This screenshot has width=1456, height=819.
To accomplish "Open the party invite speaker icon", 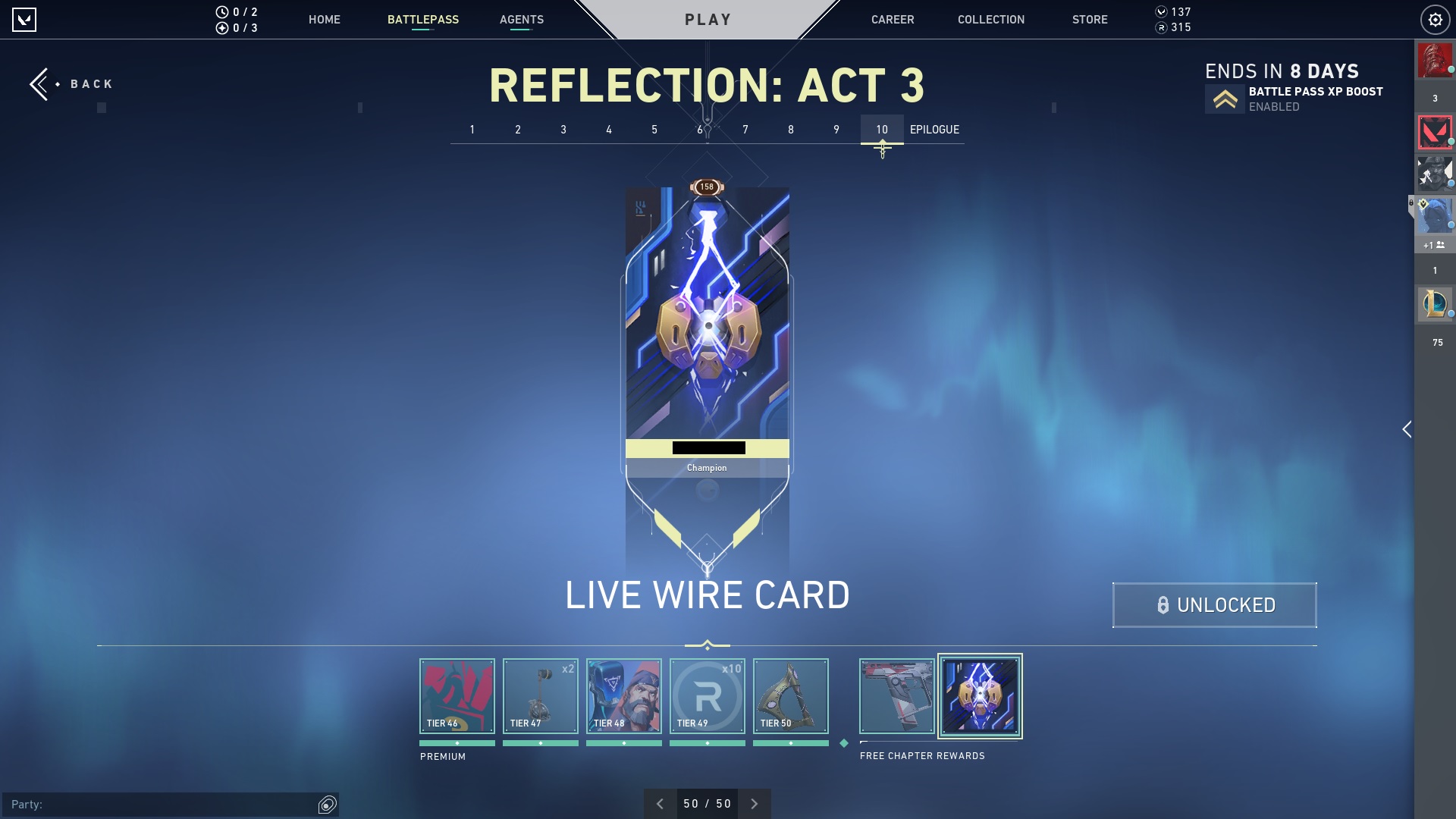I will 326,805.
